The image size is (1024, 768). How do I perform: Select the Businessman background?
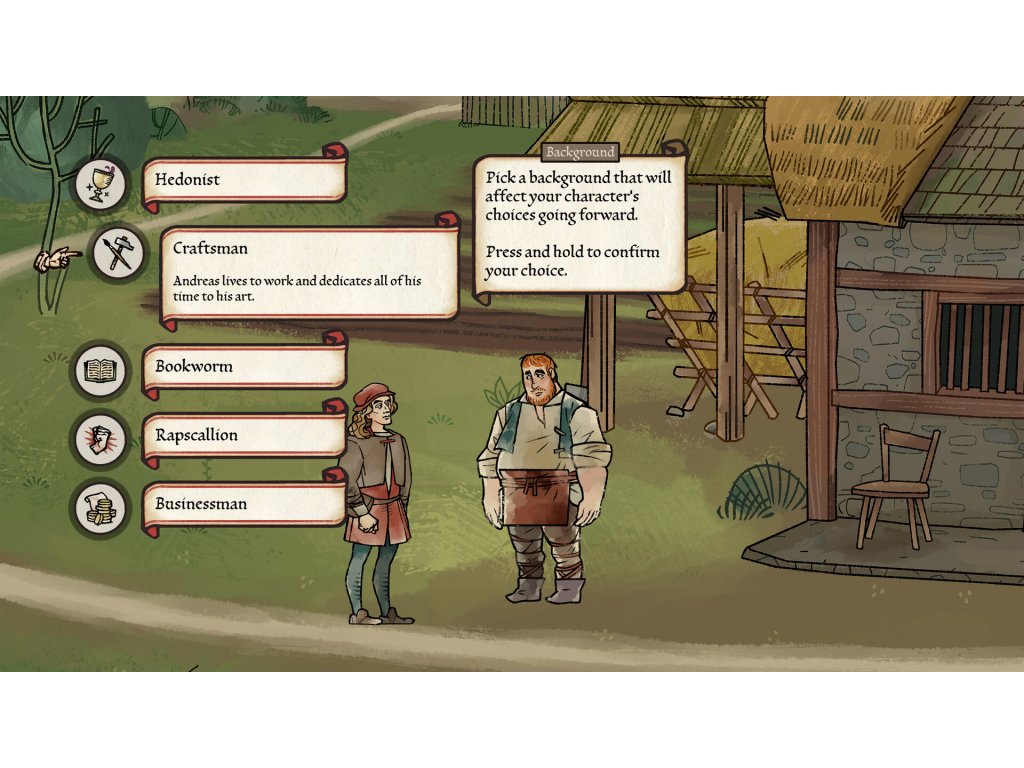pos(244,504)
